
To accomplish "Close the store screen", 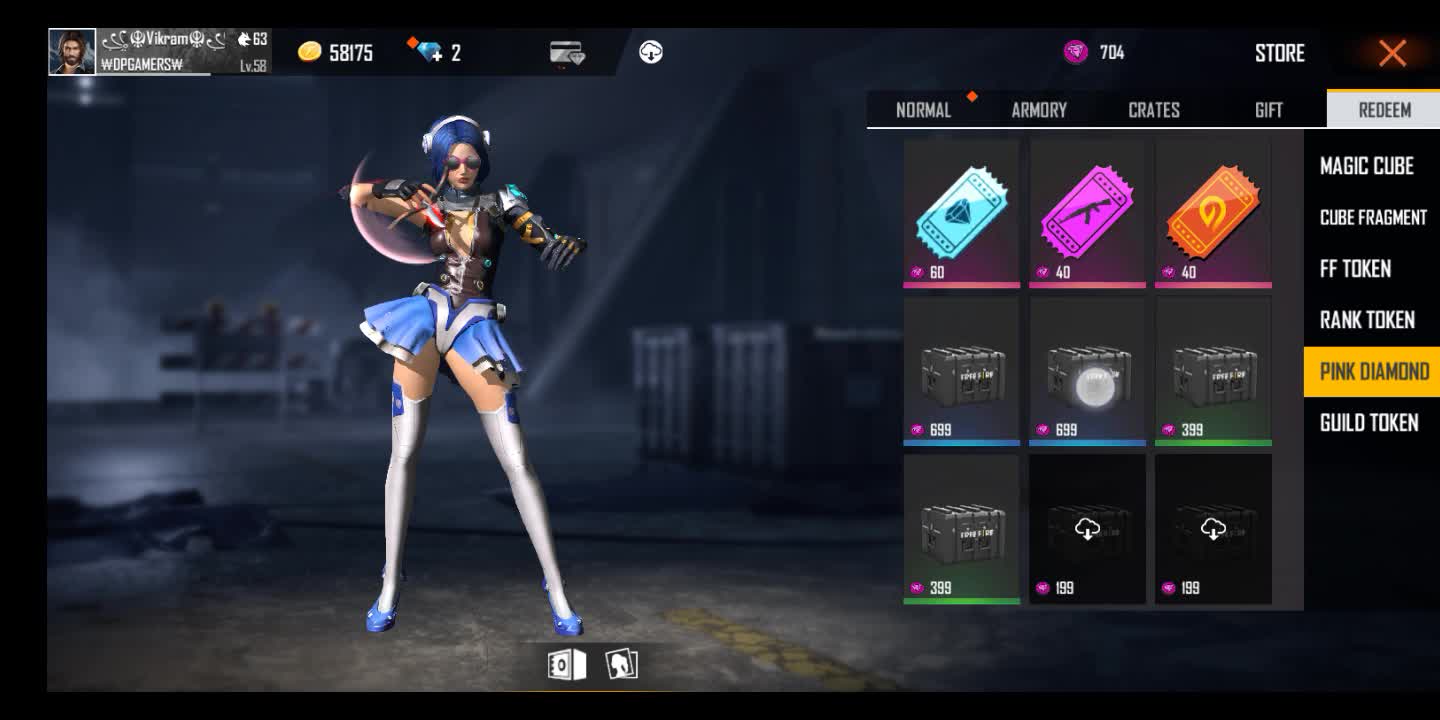I will [x=1392, y=53].
